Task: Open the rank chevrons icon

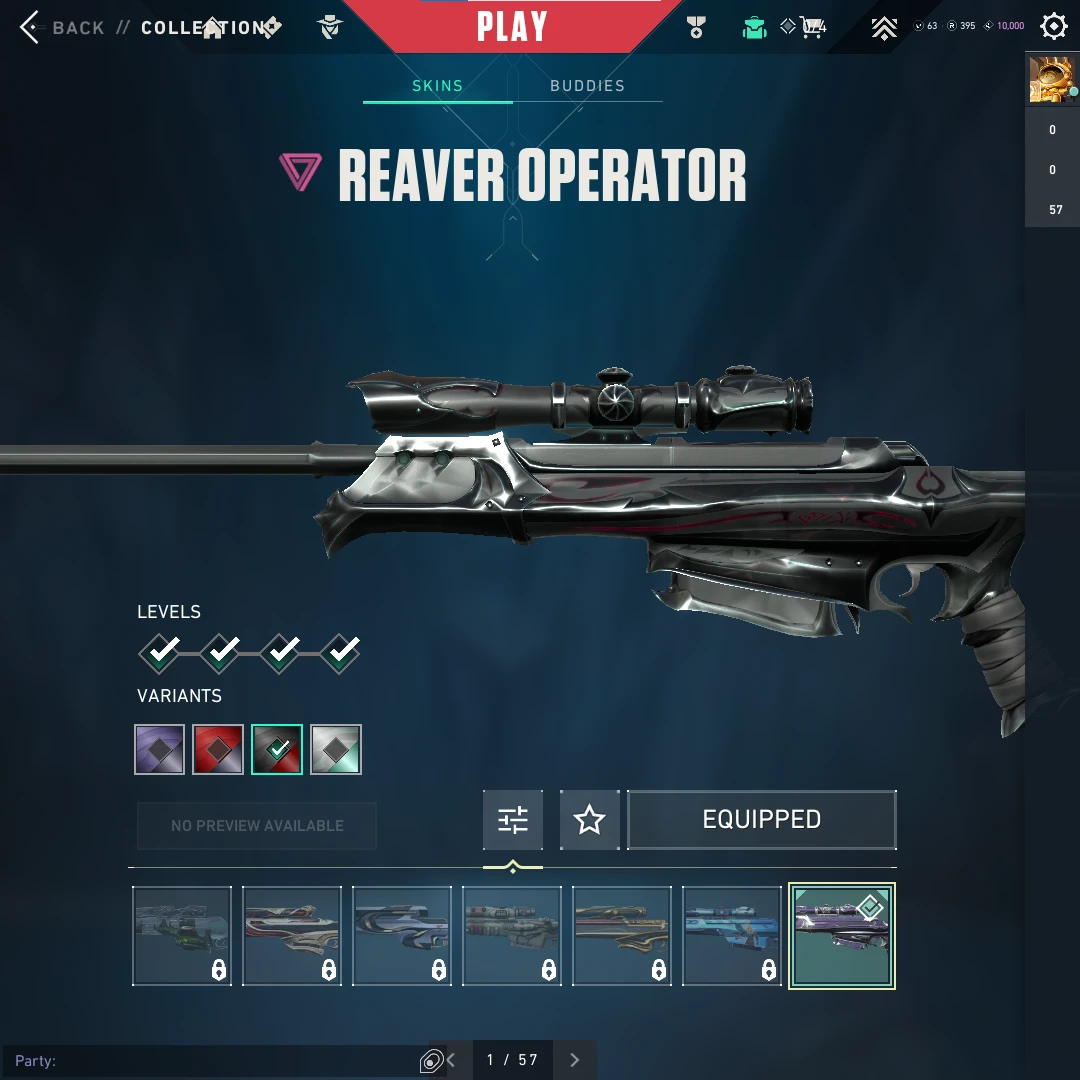Action: (x=883, y=27)
